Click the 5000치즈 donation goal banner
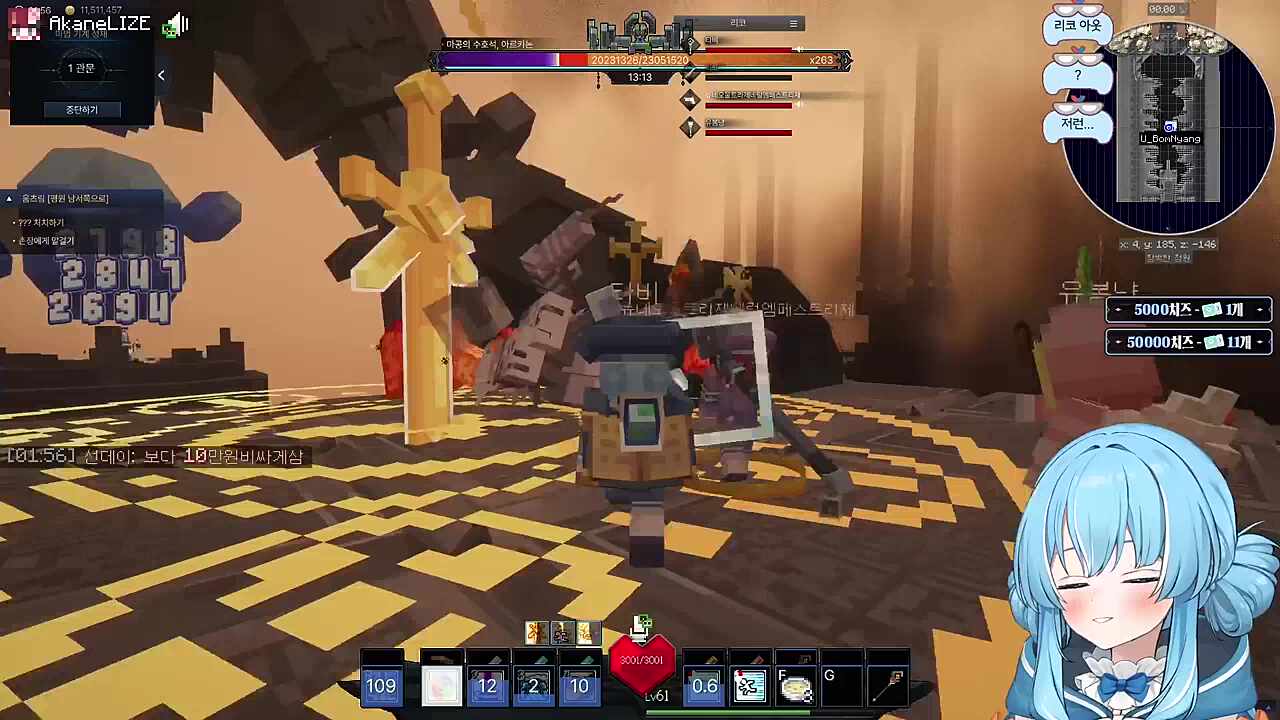 pos(1188,310)
